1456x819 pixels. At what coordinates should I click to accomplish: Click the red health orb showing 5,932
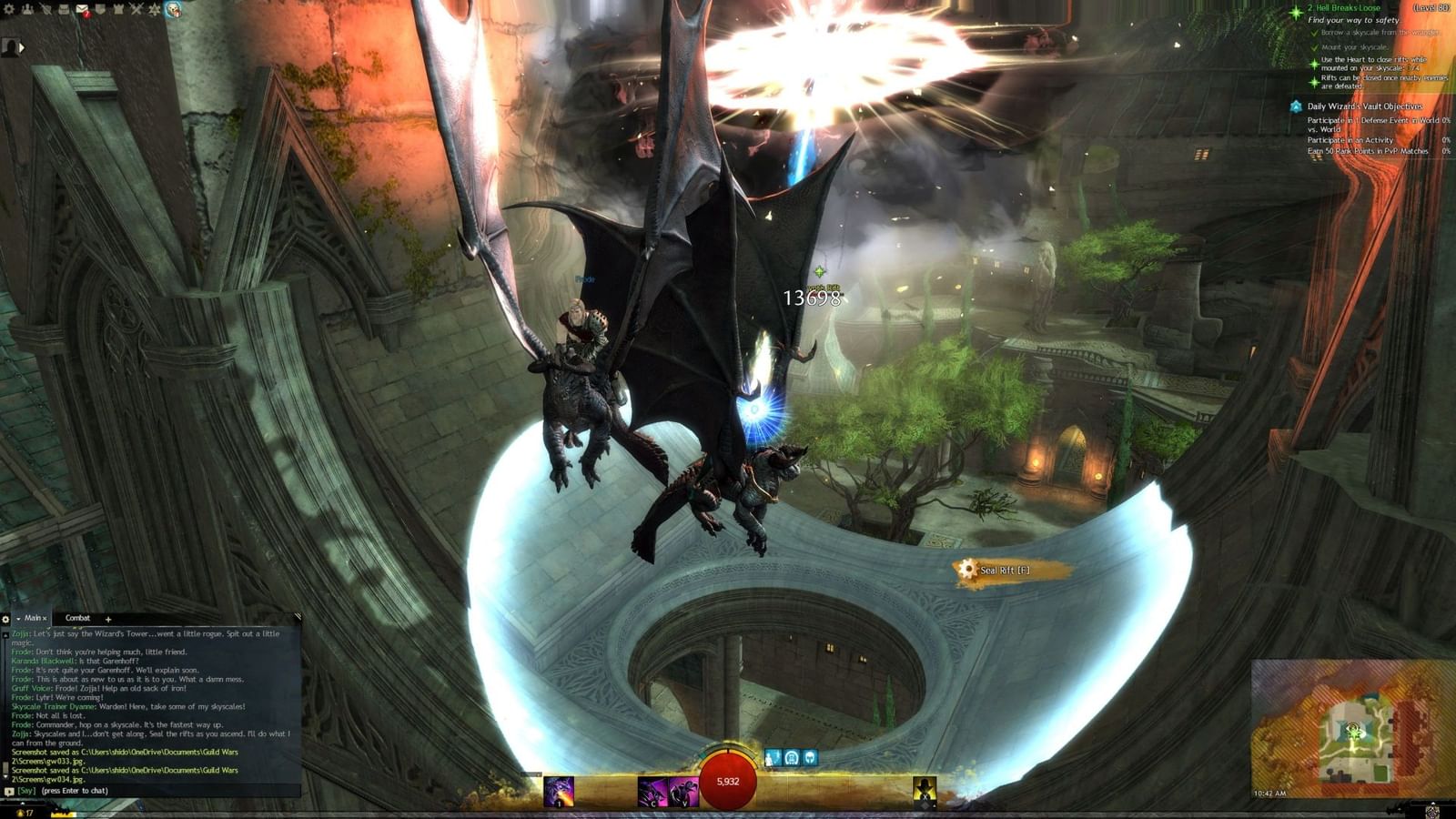click(x=728, y=781)
